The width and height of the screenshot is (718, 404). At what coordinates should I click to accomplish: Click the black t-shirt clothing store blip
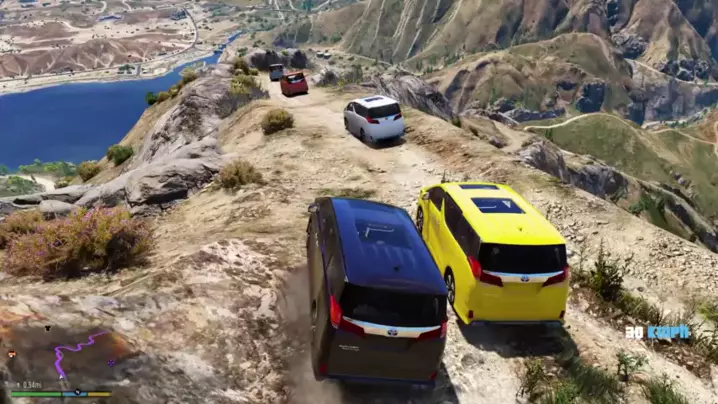tap(47, 328)
